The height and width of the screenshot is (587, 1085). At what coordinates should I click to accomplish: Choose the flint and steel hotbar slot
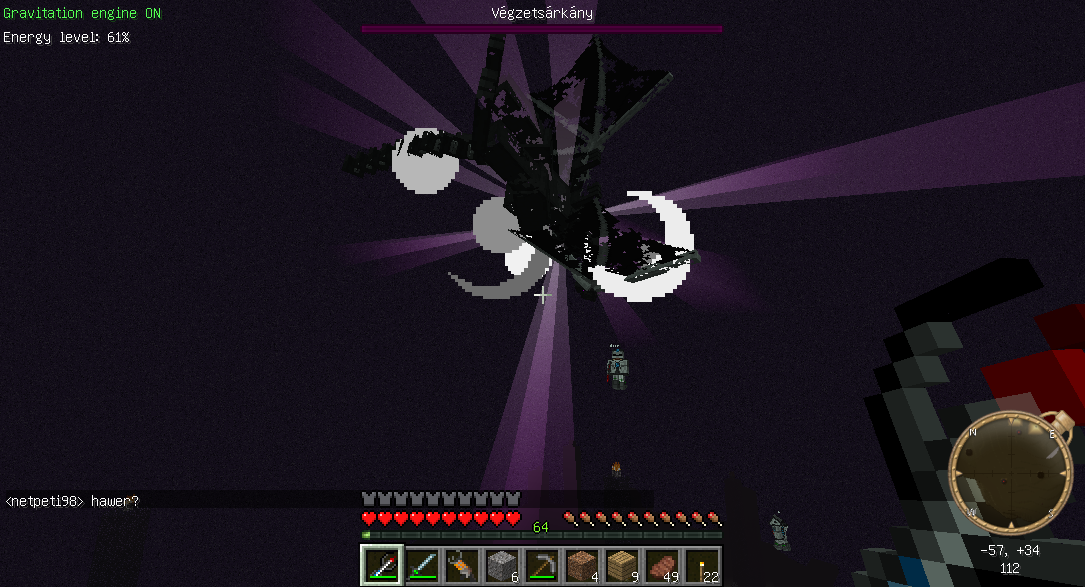pos(461,566)
